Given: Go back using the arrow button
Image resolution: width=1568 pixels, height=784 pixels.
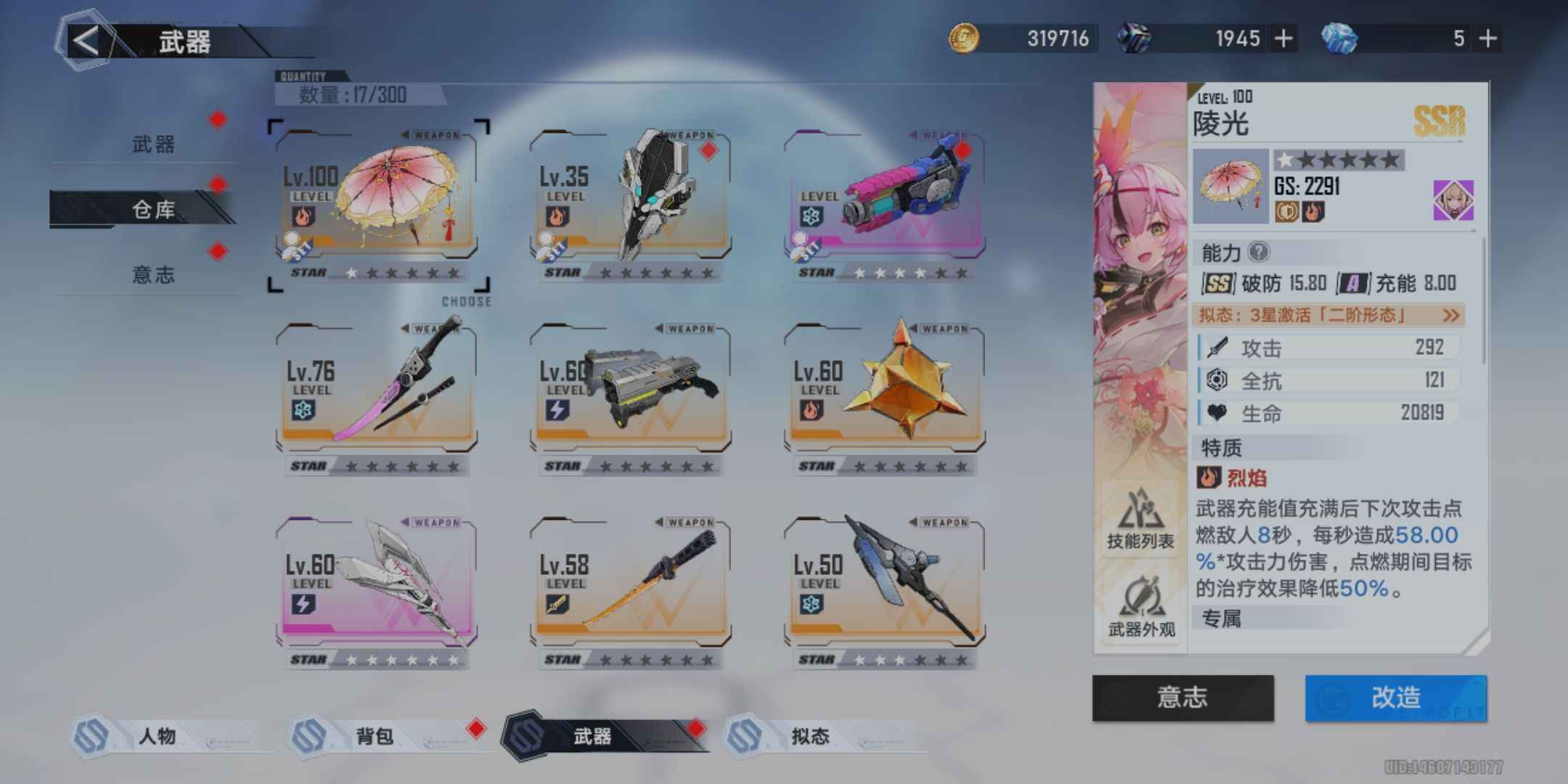Looking at the screenshot, I should coord(86,41).
